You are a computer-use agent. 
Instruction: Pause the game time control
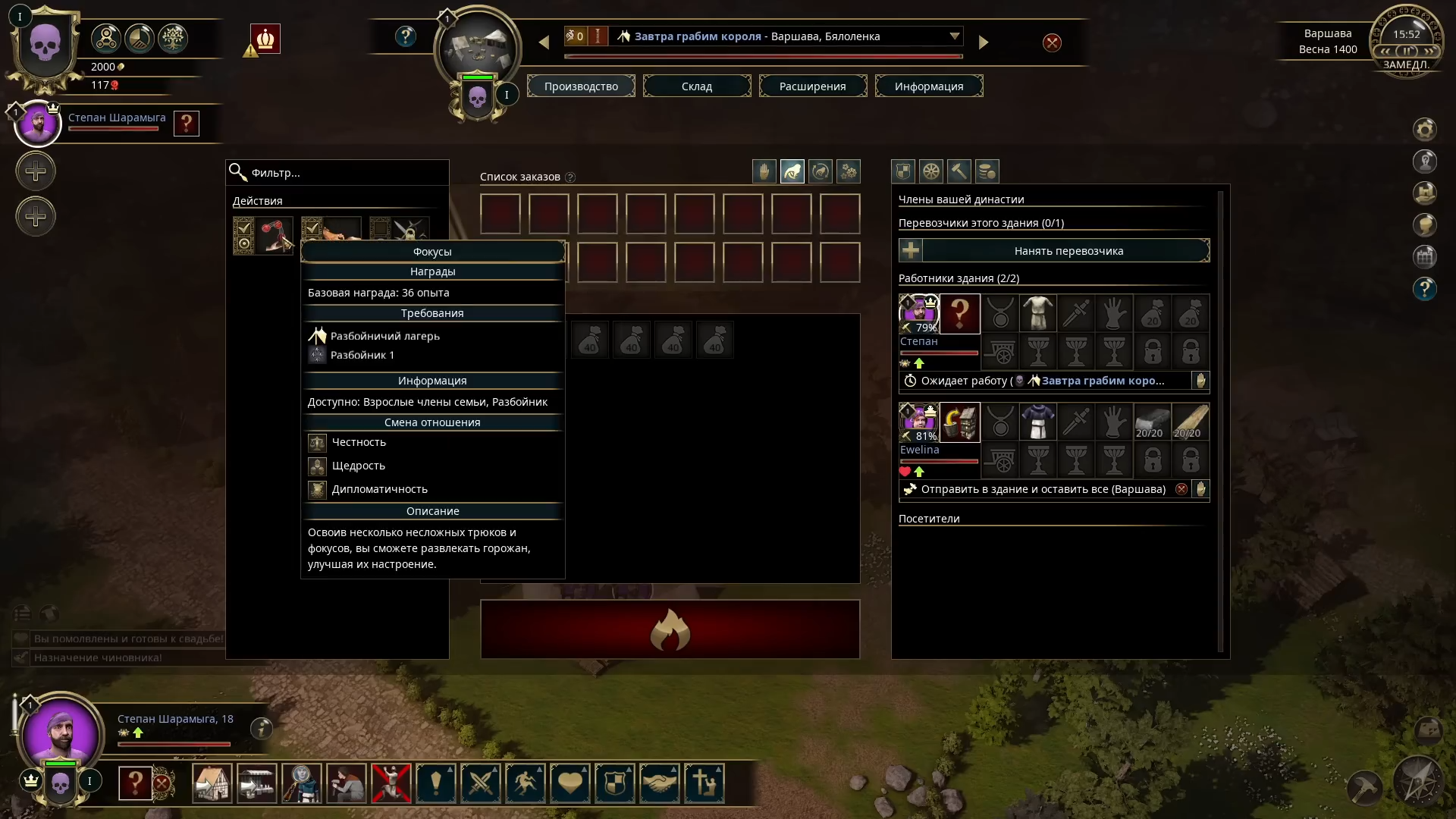tap(1407, 52)
